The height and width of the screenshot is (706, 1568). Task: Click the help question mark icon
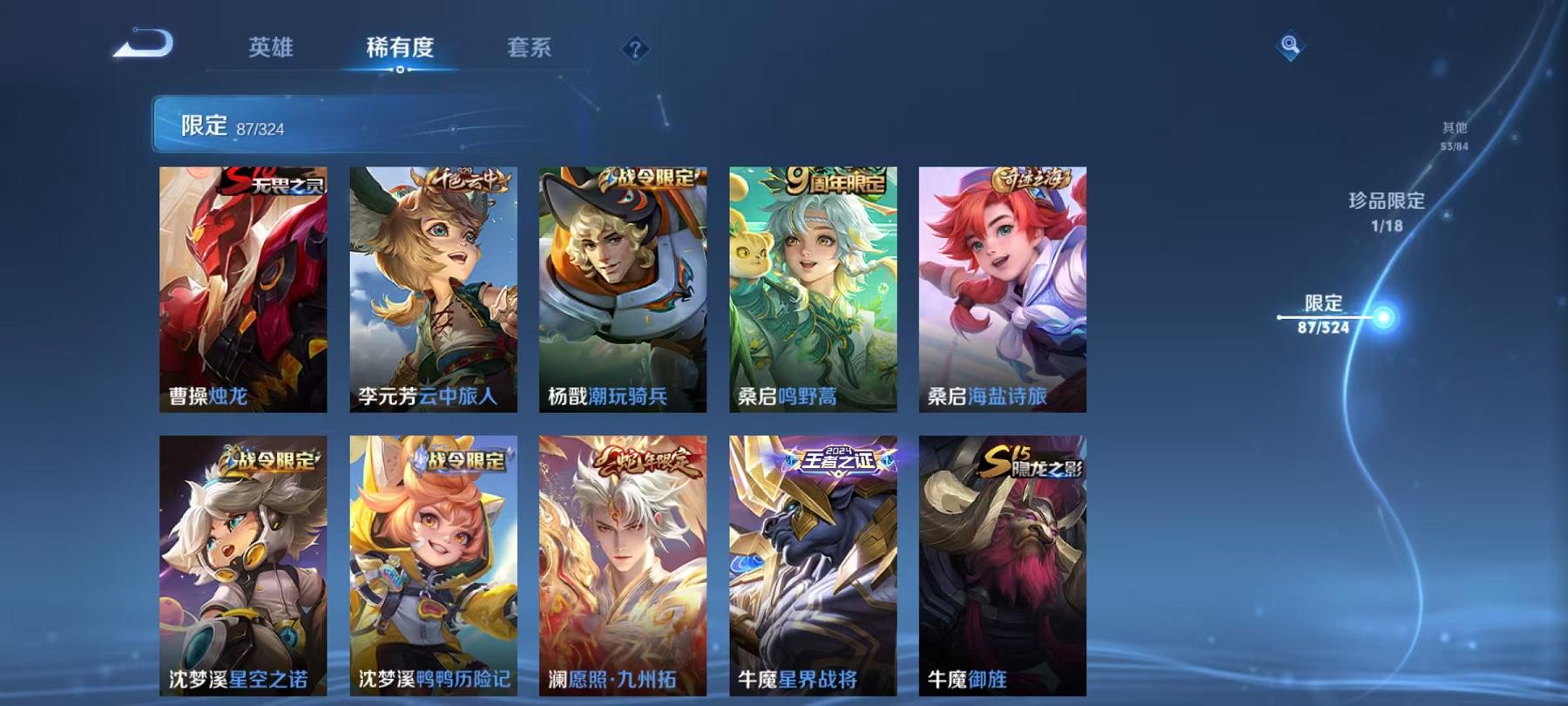[x=635, y=49]
